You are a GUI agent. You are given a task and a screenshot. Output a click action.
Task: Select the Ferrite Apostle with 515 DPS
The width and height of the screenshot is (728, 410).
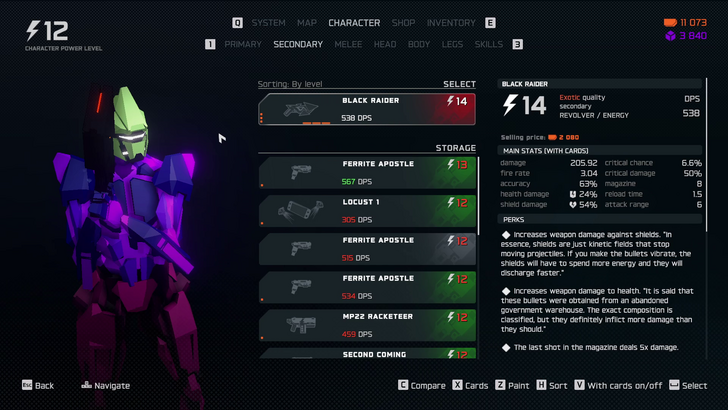pyautogui.click(x=367, y=248)
